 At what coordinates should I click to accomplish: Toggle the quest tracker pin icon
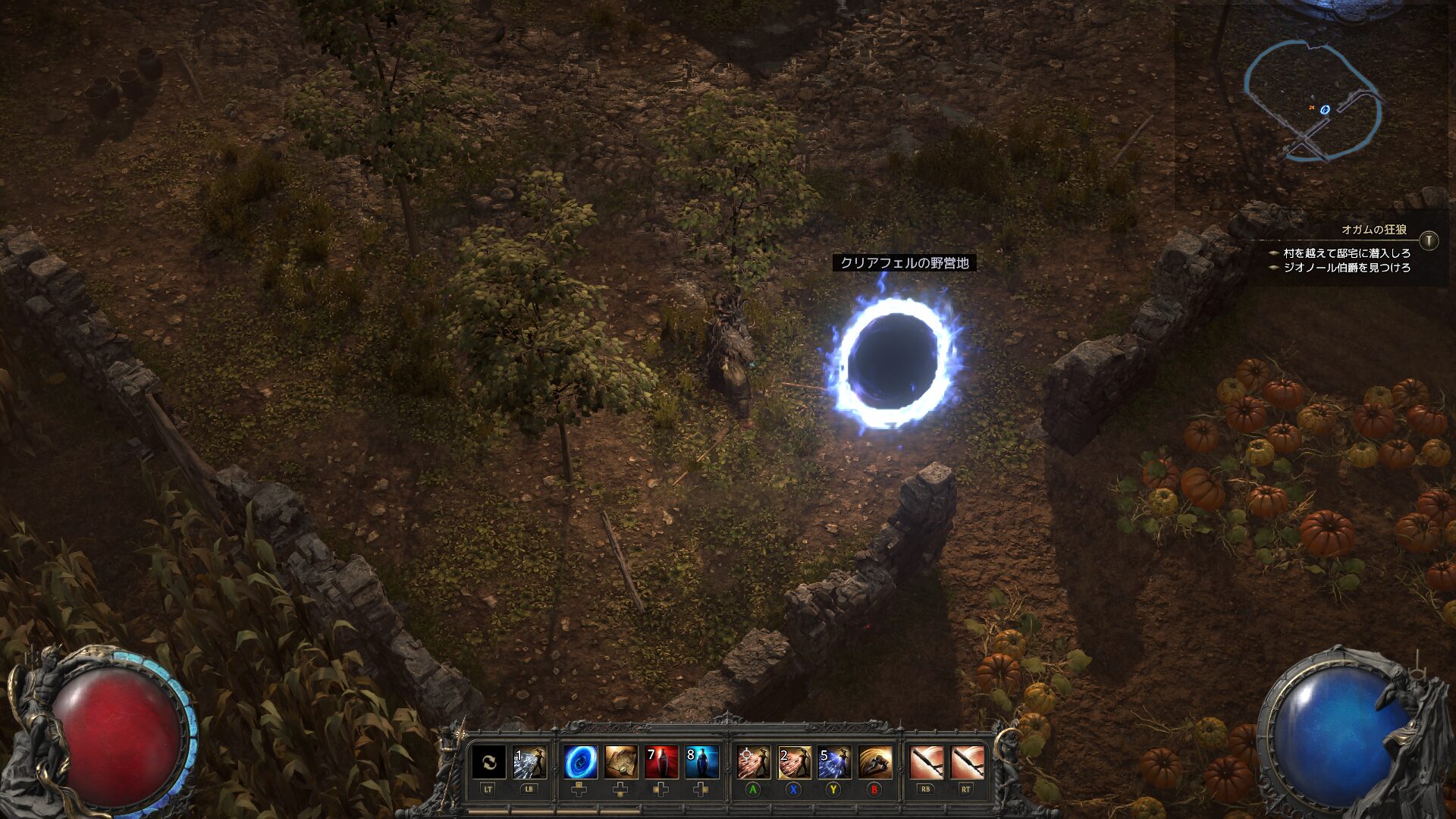tap(1429, 240)
